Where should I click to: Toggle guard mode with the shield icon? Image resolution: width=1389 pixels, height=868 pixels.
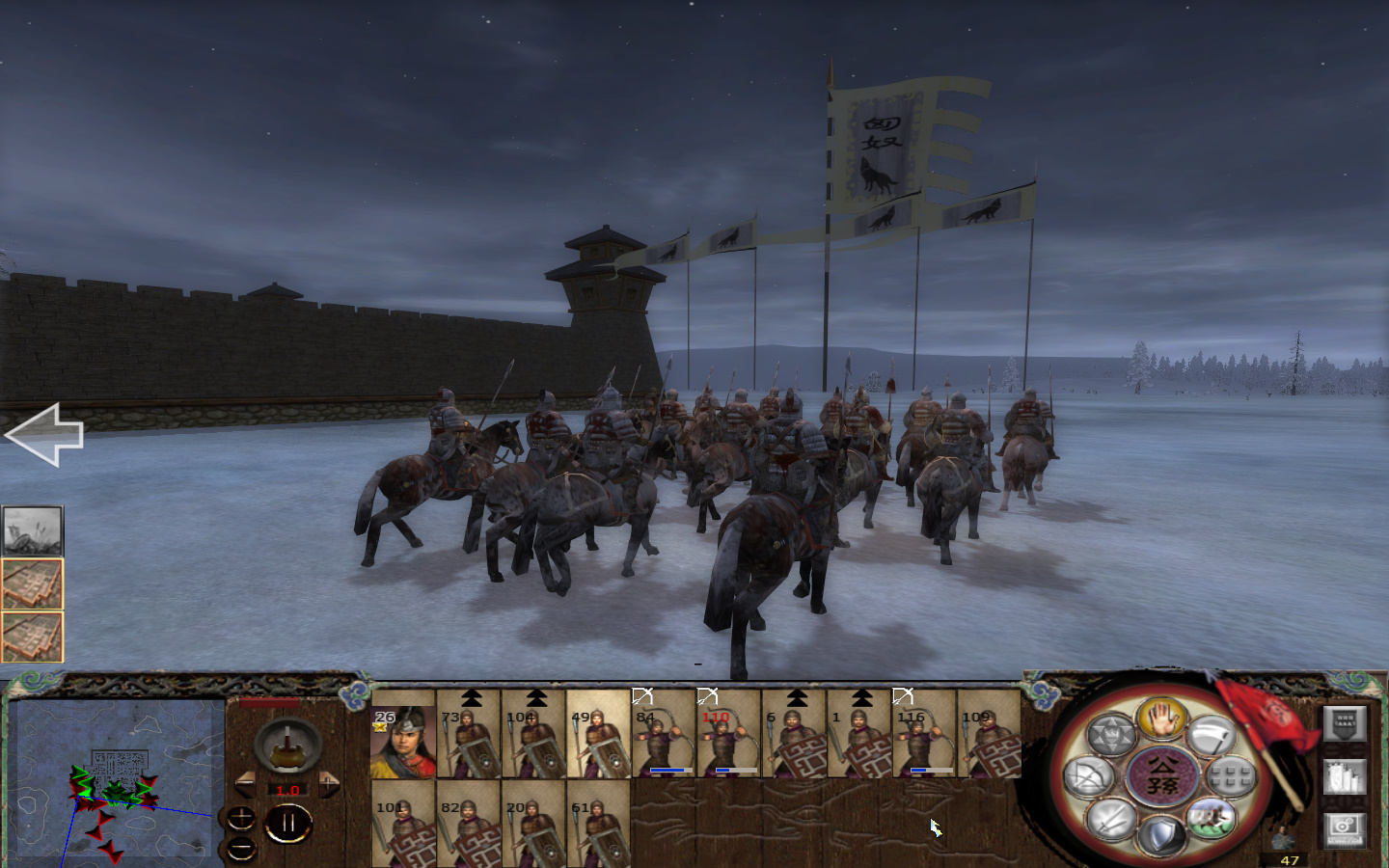coord(1161,832)
